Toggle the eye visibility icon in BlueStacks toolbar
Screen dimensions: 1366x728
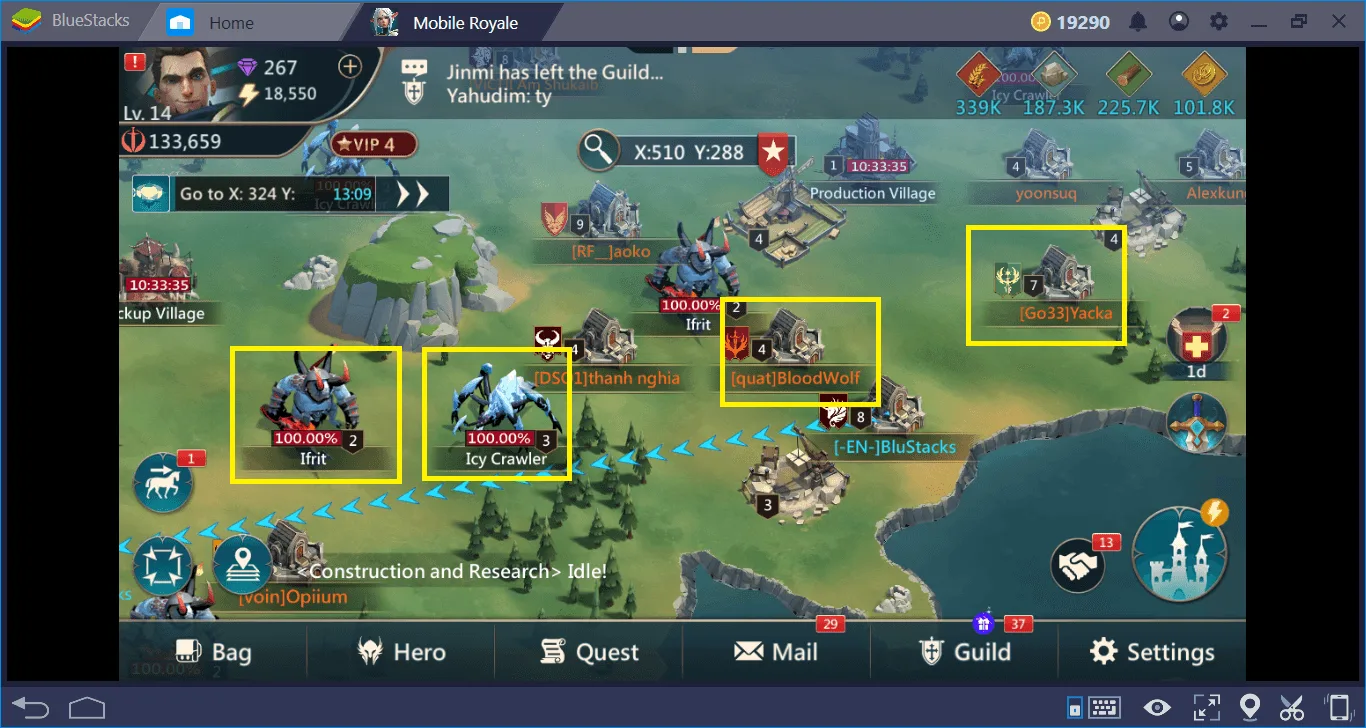pos(1157,707)
